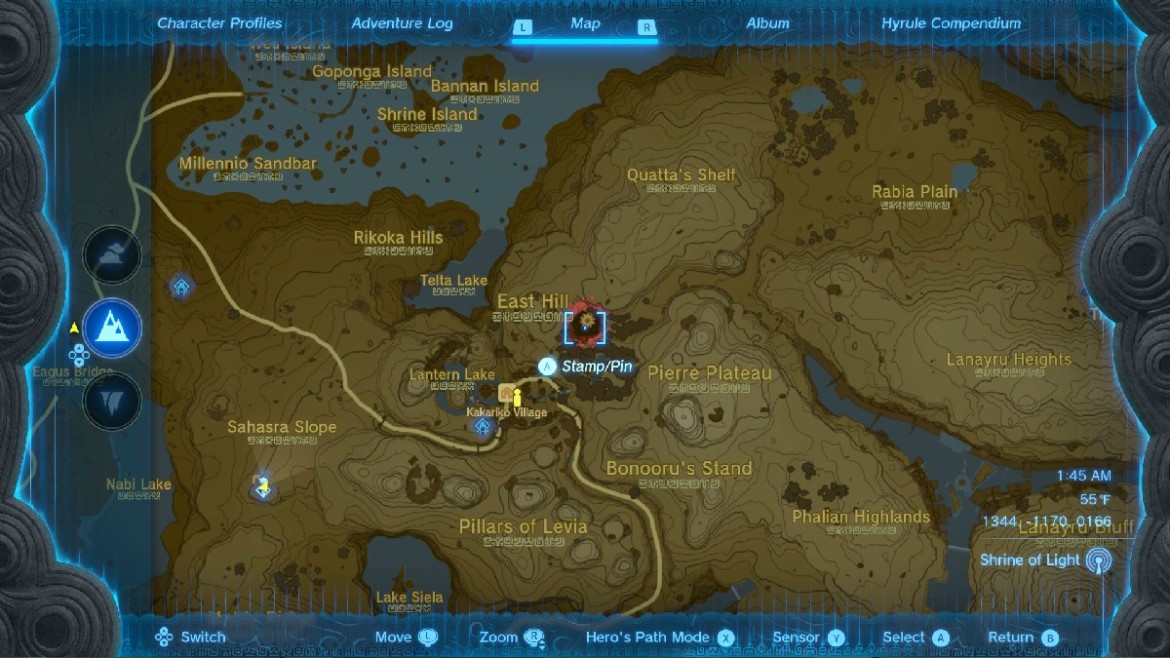Choose the tower marker at Sahasra Slope
The height and width of the screenshot is (658, 1170).
coord(263,486)
